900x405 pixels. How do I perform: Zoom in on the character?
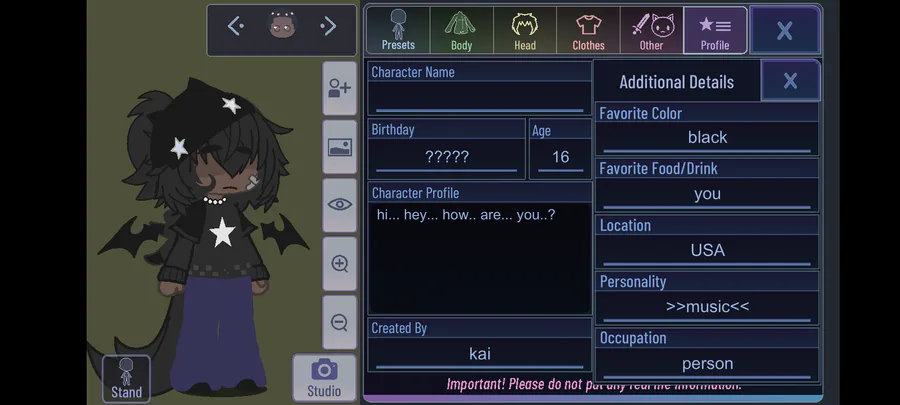pos(340,264)
